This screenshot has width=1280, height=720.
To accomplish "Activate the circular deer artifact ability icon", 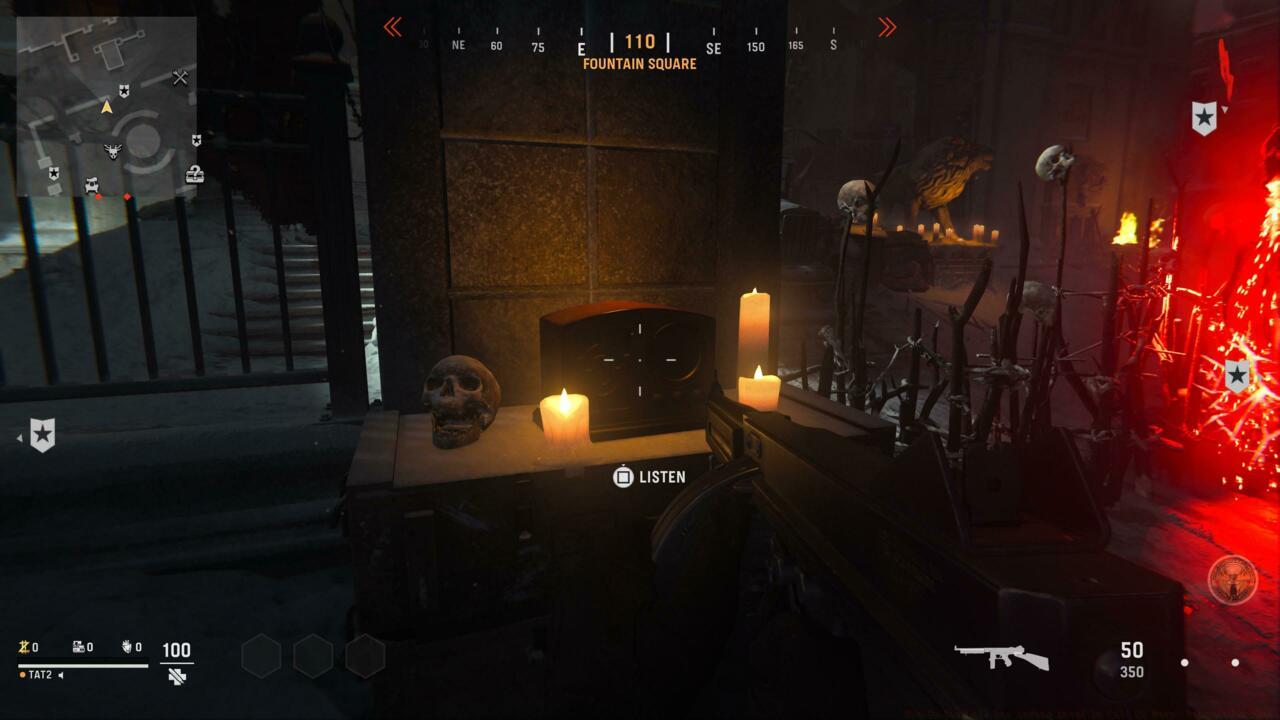I will (1232, 579).
